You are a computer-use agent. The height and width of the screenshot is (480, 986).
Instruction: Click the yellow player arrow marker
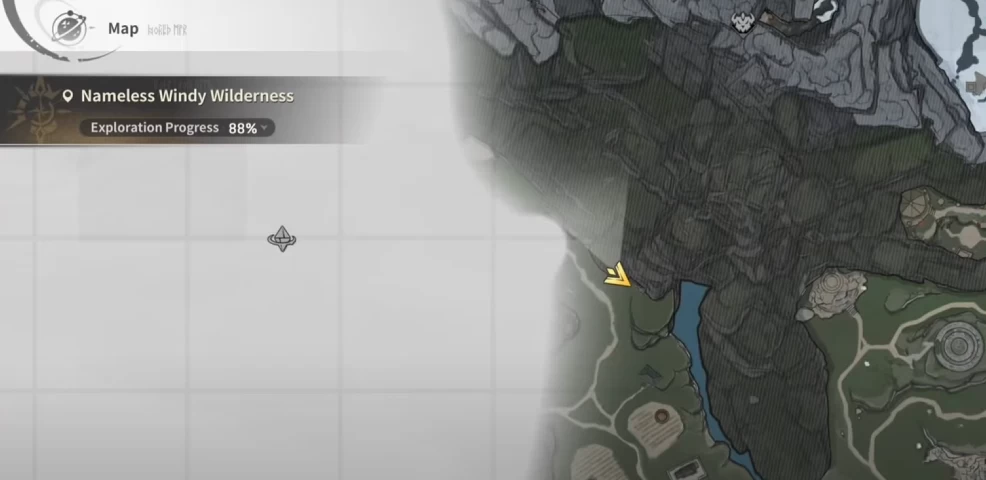pos(618,274)
